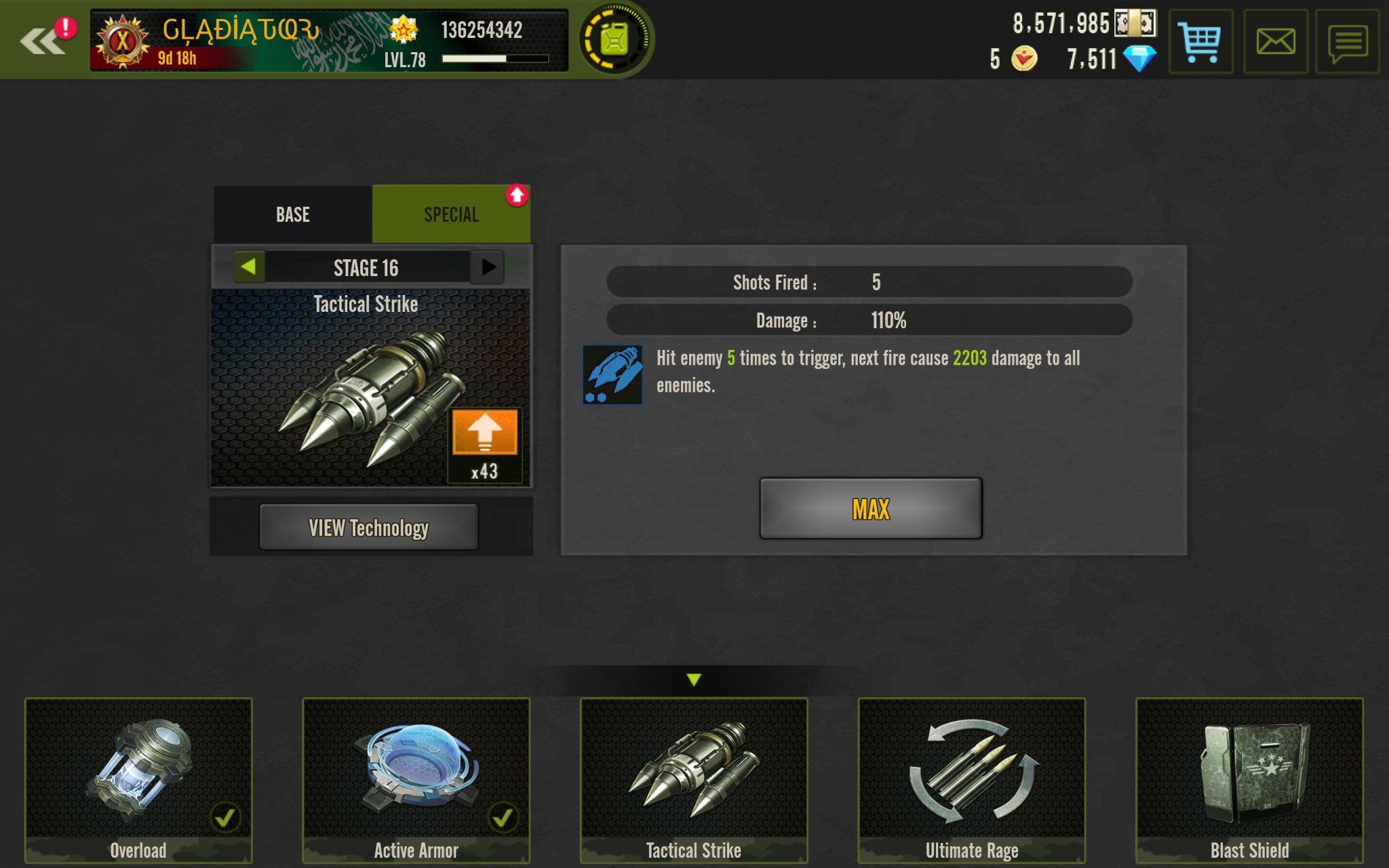
Task: Pick the Ultimate Rage card
Action: coord(972,780)
